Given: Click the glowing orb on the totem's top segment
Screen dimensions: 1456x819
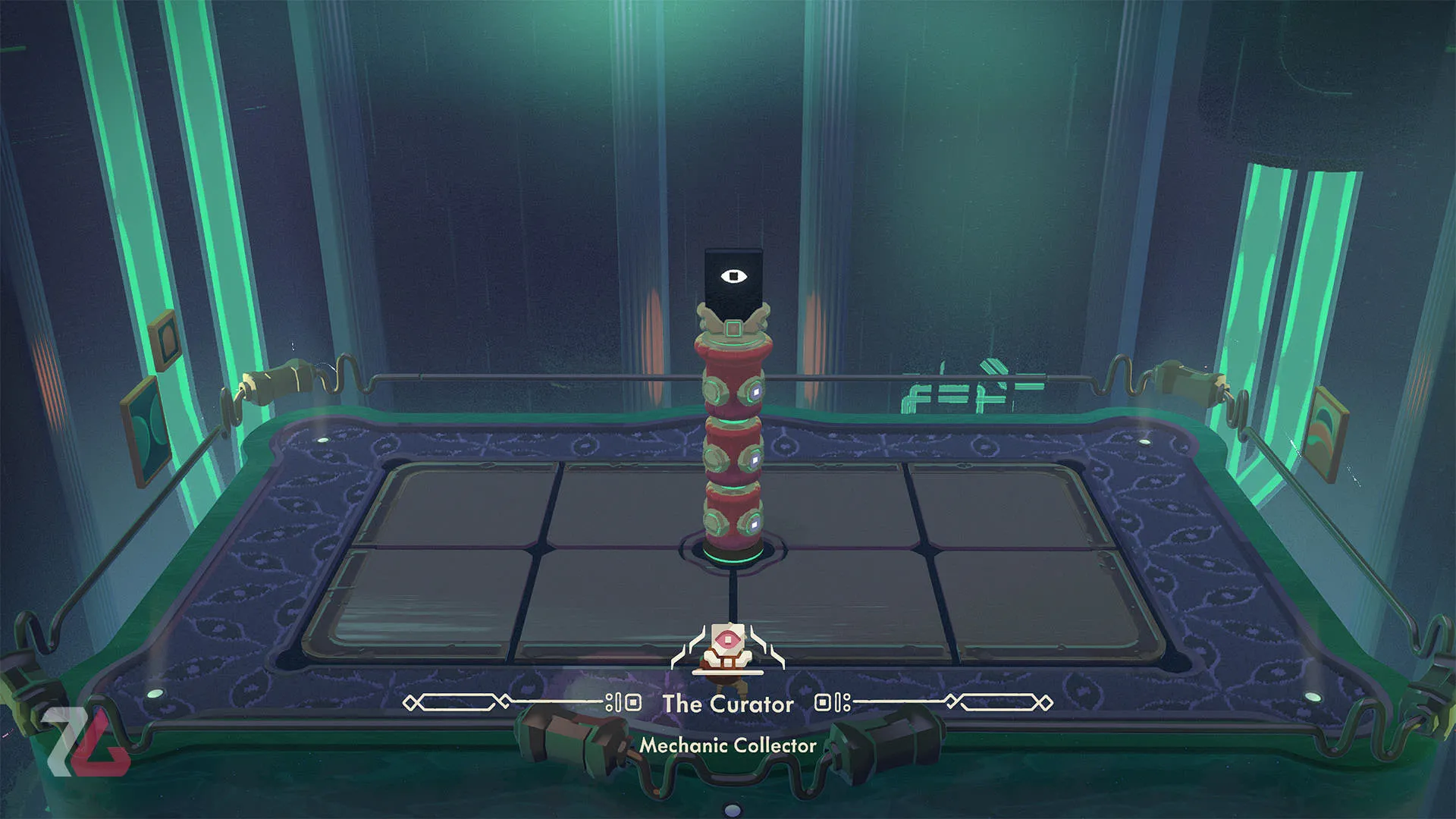Looking at the screenshot, I should point(756,392).
